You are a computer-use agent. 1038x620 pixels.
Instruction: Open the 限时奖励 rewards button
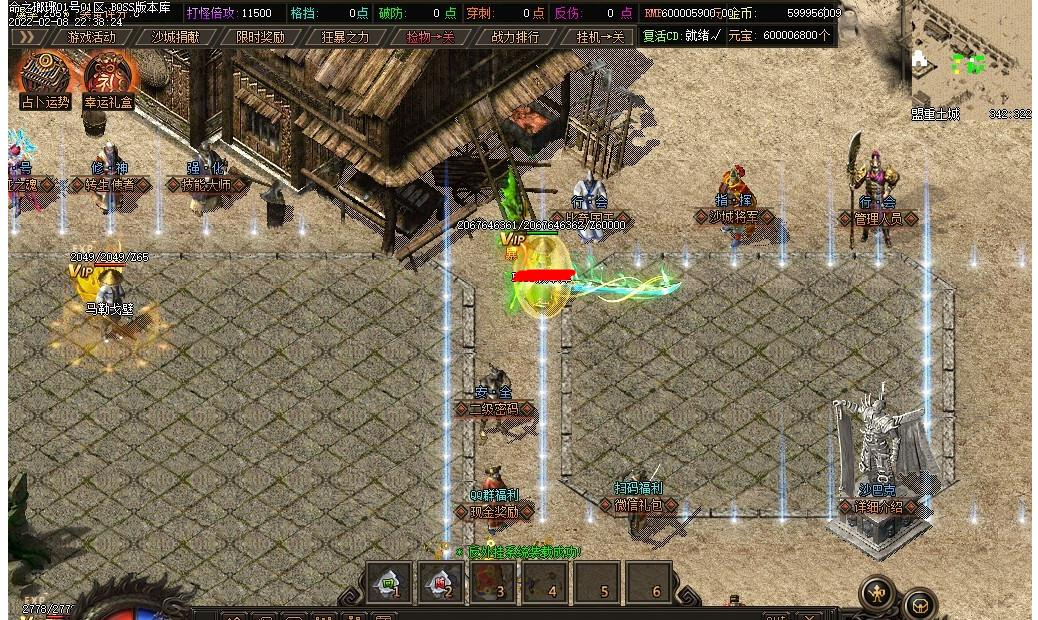260,37
